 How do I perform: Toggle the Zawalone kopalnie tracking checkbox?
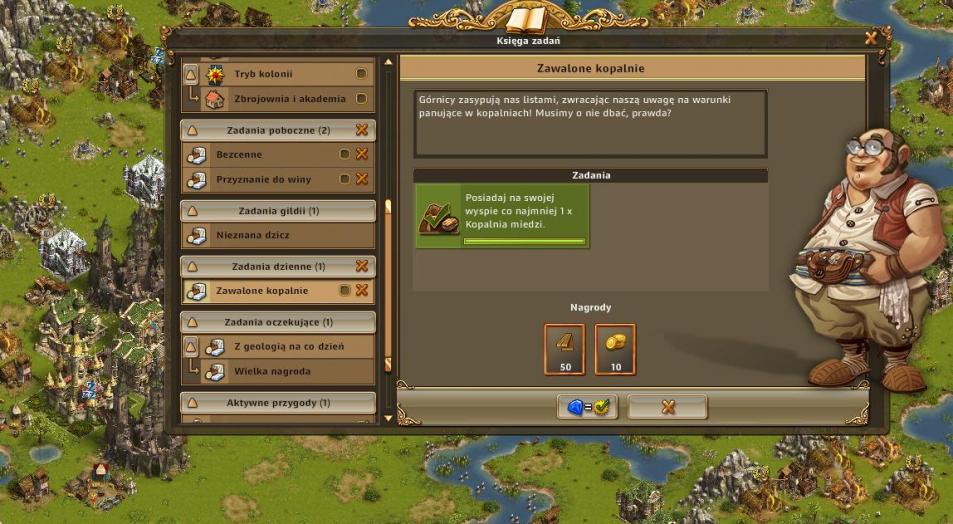[344, 290]
